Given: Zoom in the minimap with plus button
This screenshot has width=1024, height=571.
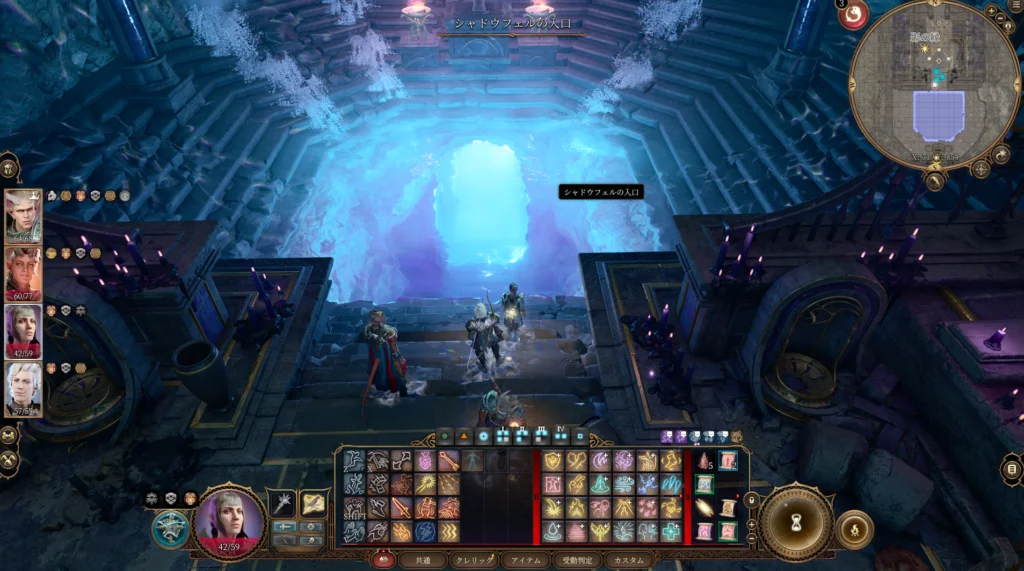Looking at the screenshot, I should [x=990, y=11].
